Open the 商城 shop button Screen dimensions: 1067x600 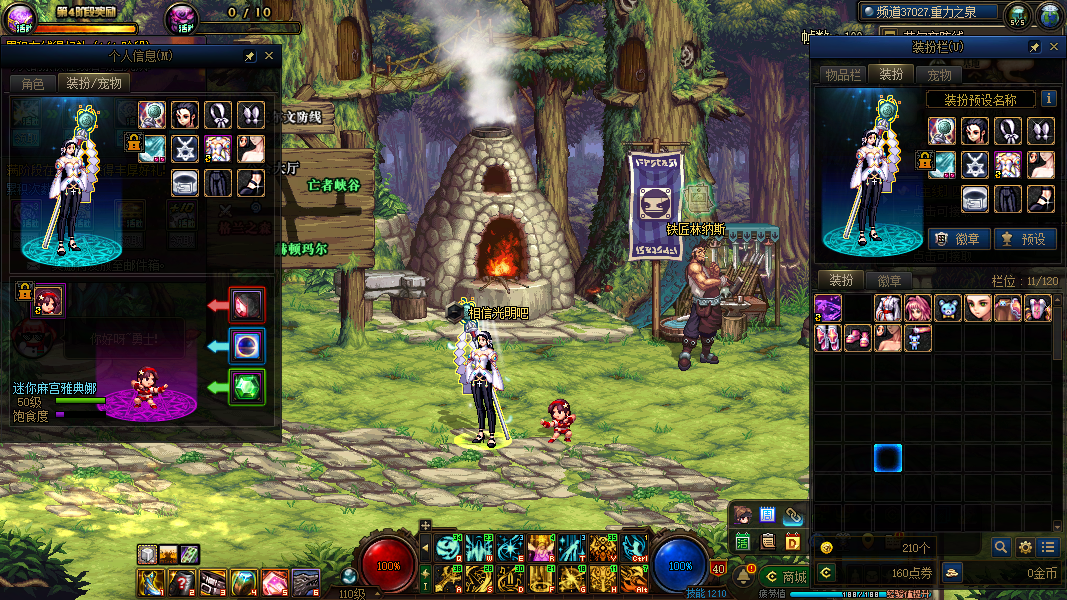click(x=785, y=576)
